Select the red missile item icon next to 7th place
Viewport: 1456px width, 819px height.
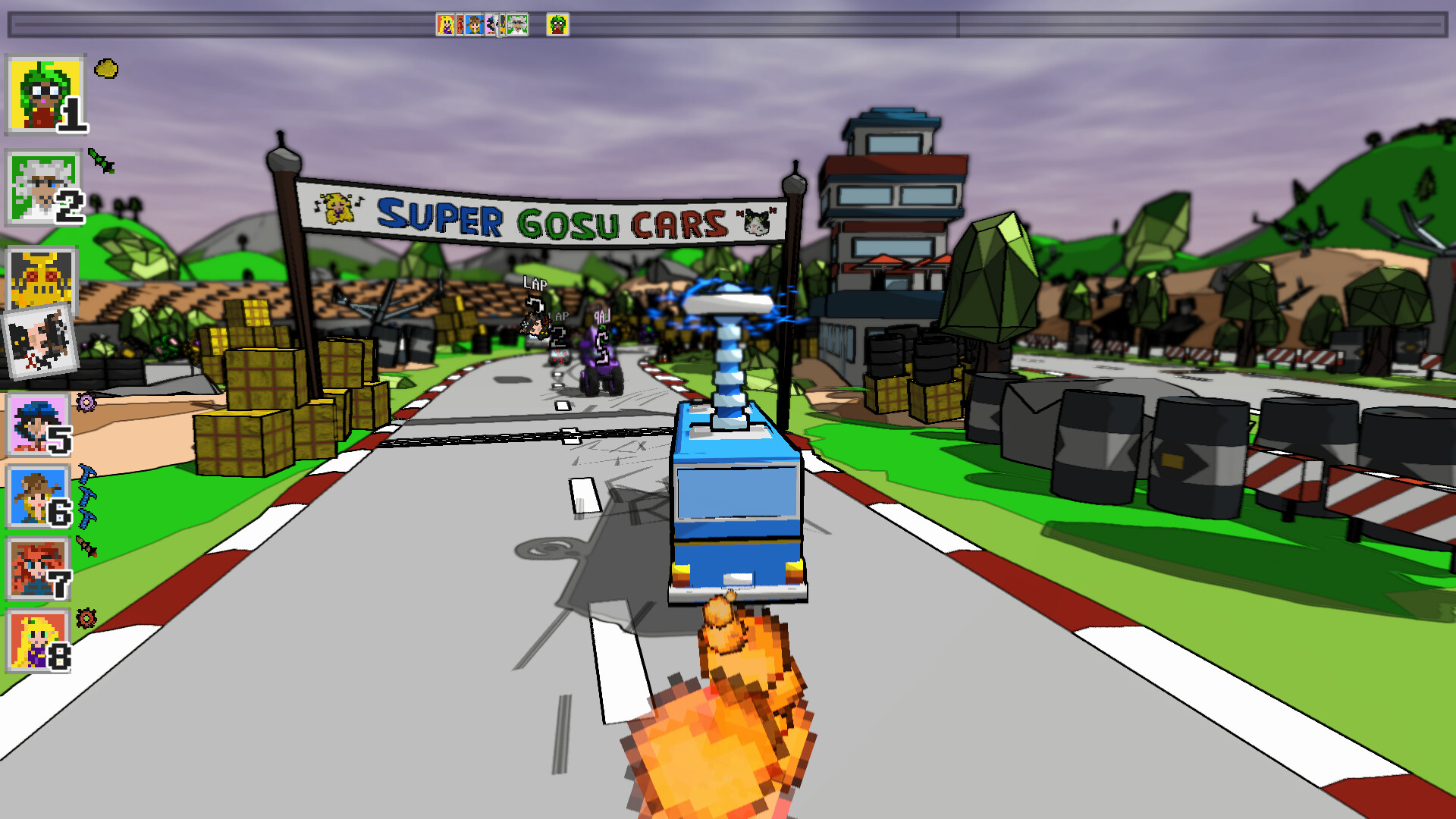(x=88, y=544)
